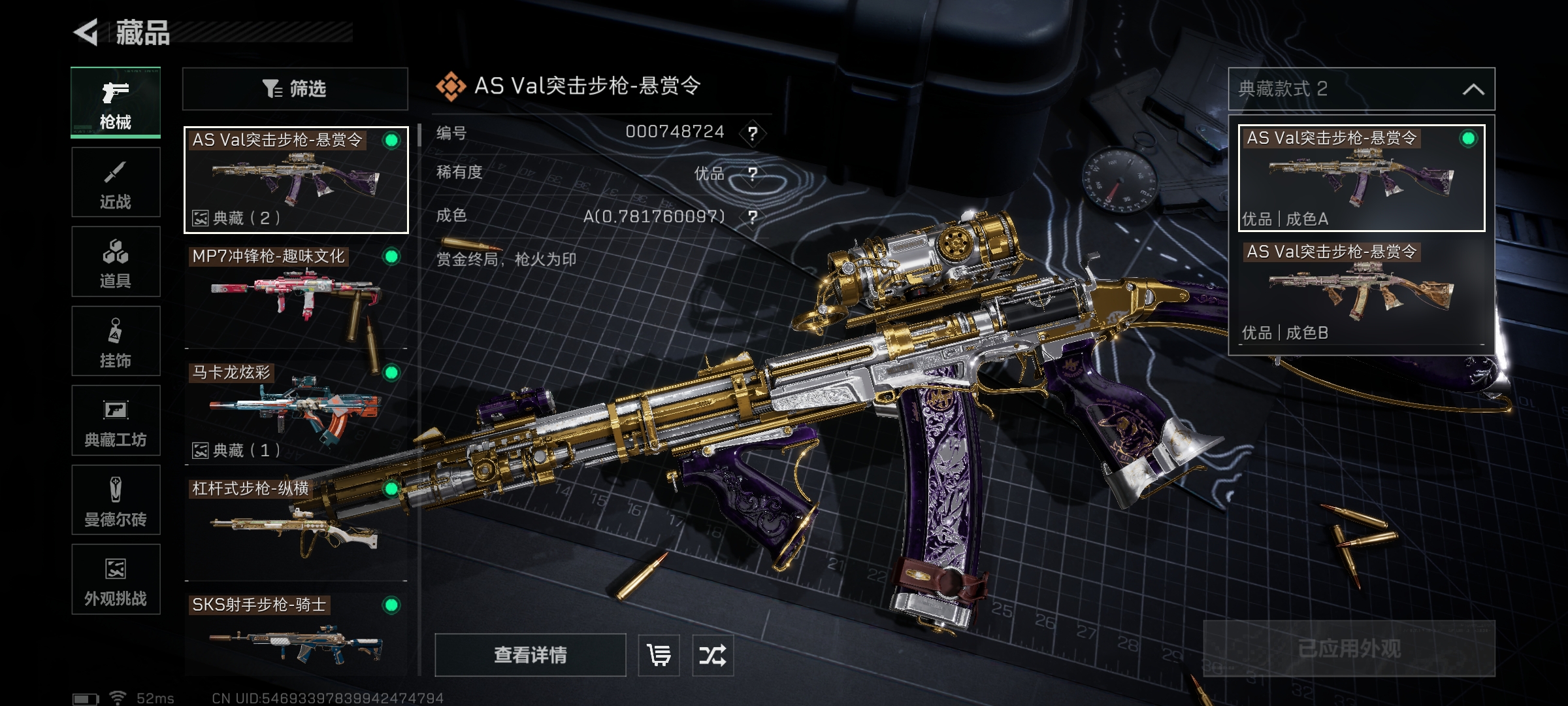Select the 道具 items category
The image size is (1568, 706).
pos(116,261)
